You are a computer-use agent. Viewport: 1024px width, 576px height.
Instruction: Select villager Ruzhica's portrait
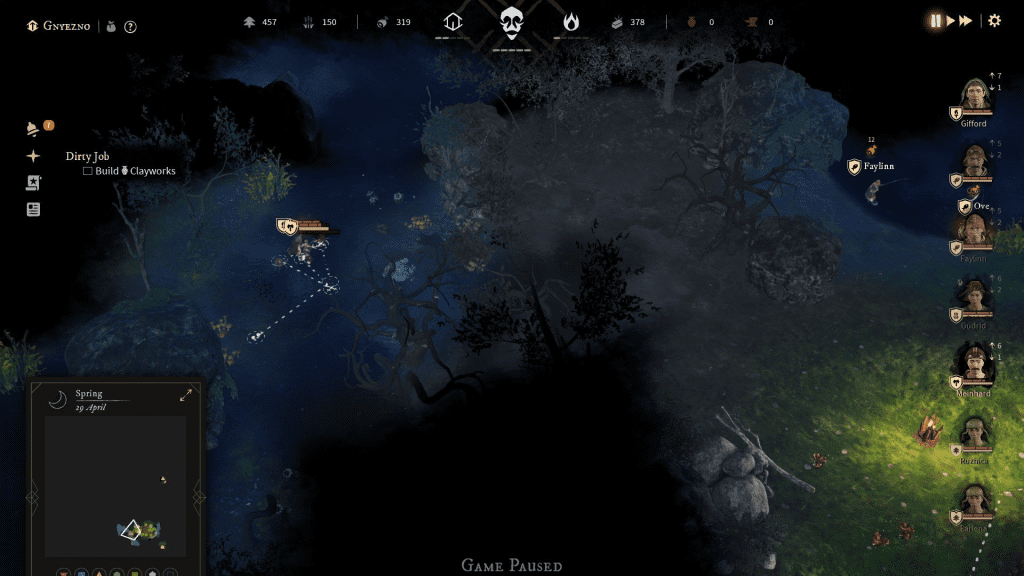click(974, 434)
